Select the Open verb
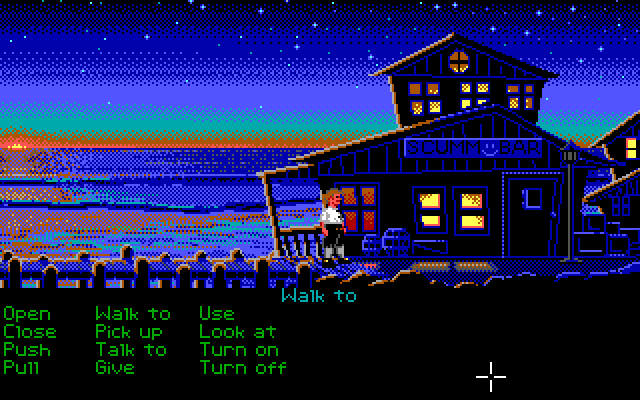Viewport: 640px width, 400px height. click(26, 314)
